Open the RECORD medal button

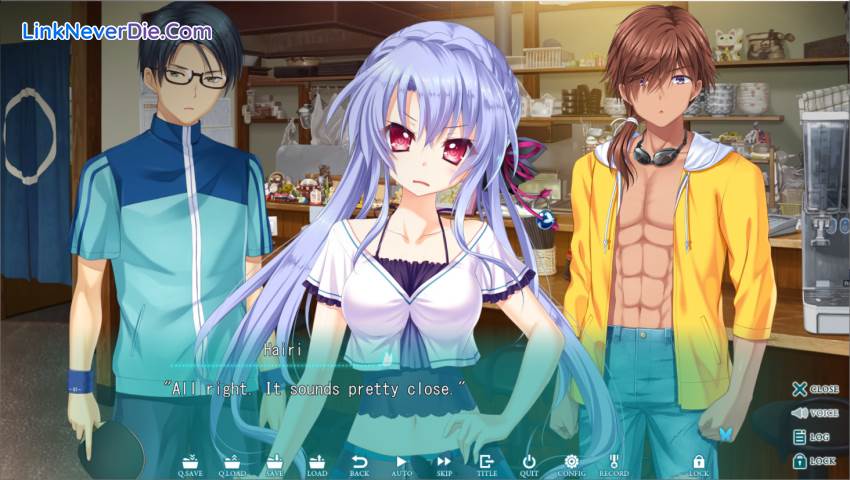pyautogui.click(x=614, y=464)
